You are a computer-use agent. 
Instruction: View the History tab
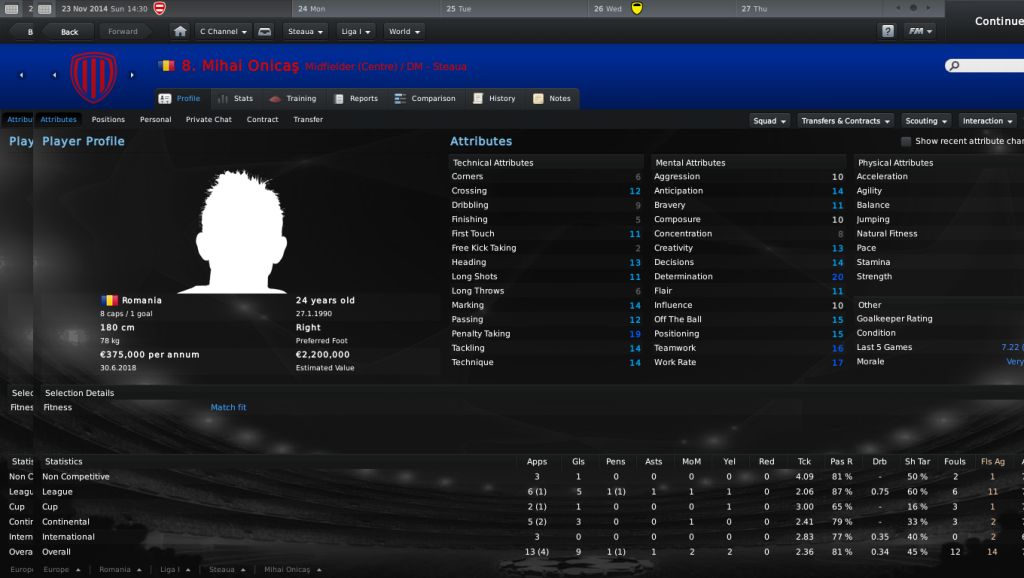point(495,99)
